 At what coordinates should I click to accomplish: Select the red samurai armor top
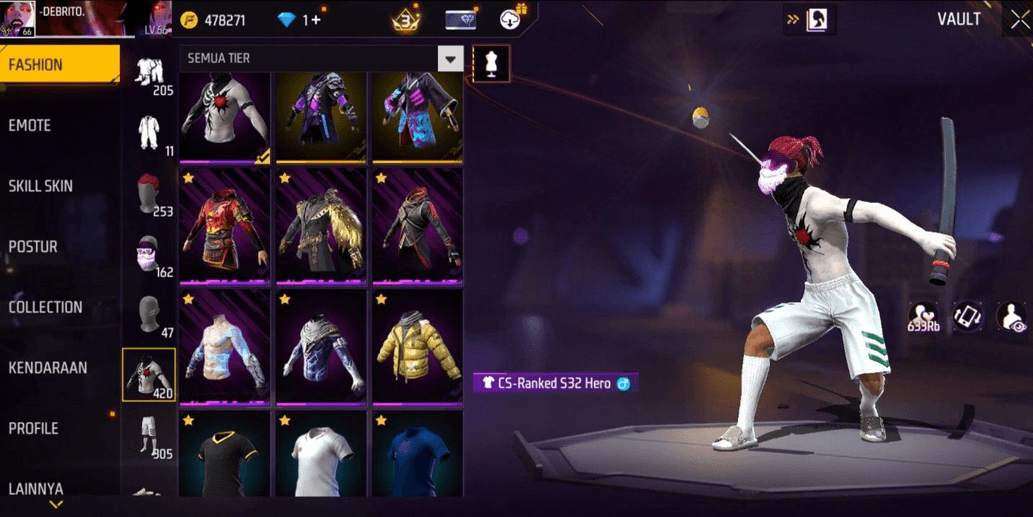[225, 227]
